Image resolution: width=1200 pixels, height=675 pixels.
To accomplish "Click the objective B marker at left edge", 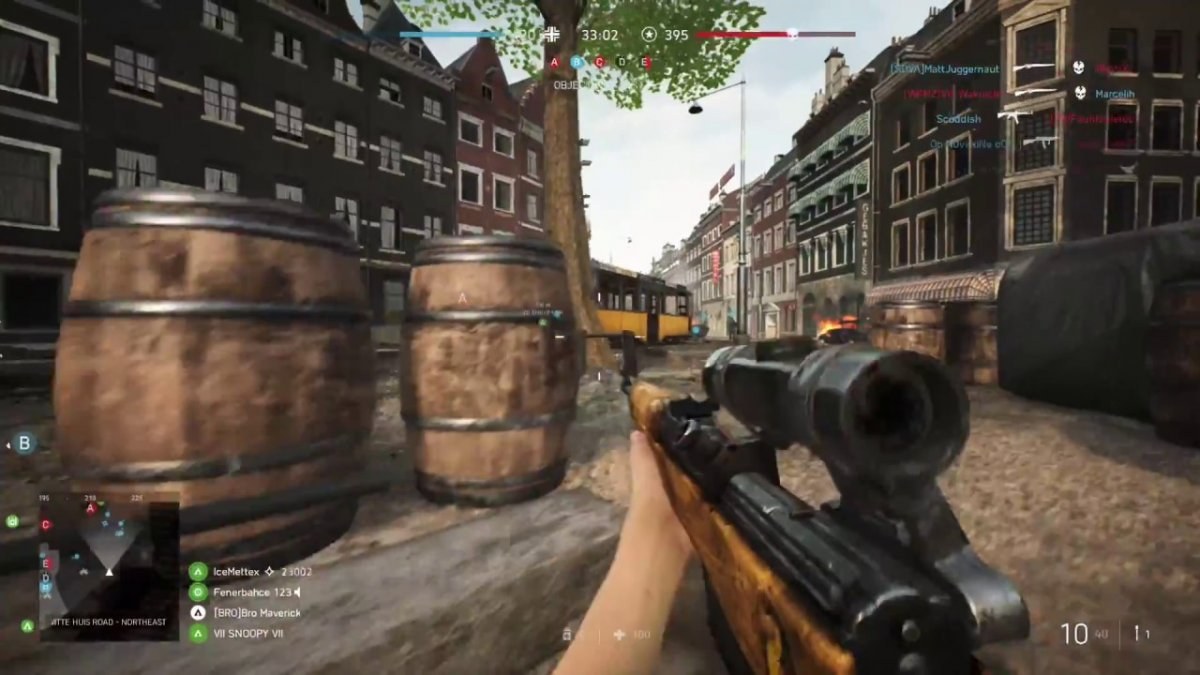I will pos(24,443).
